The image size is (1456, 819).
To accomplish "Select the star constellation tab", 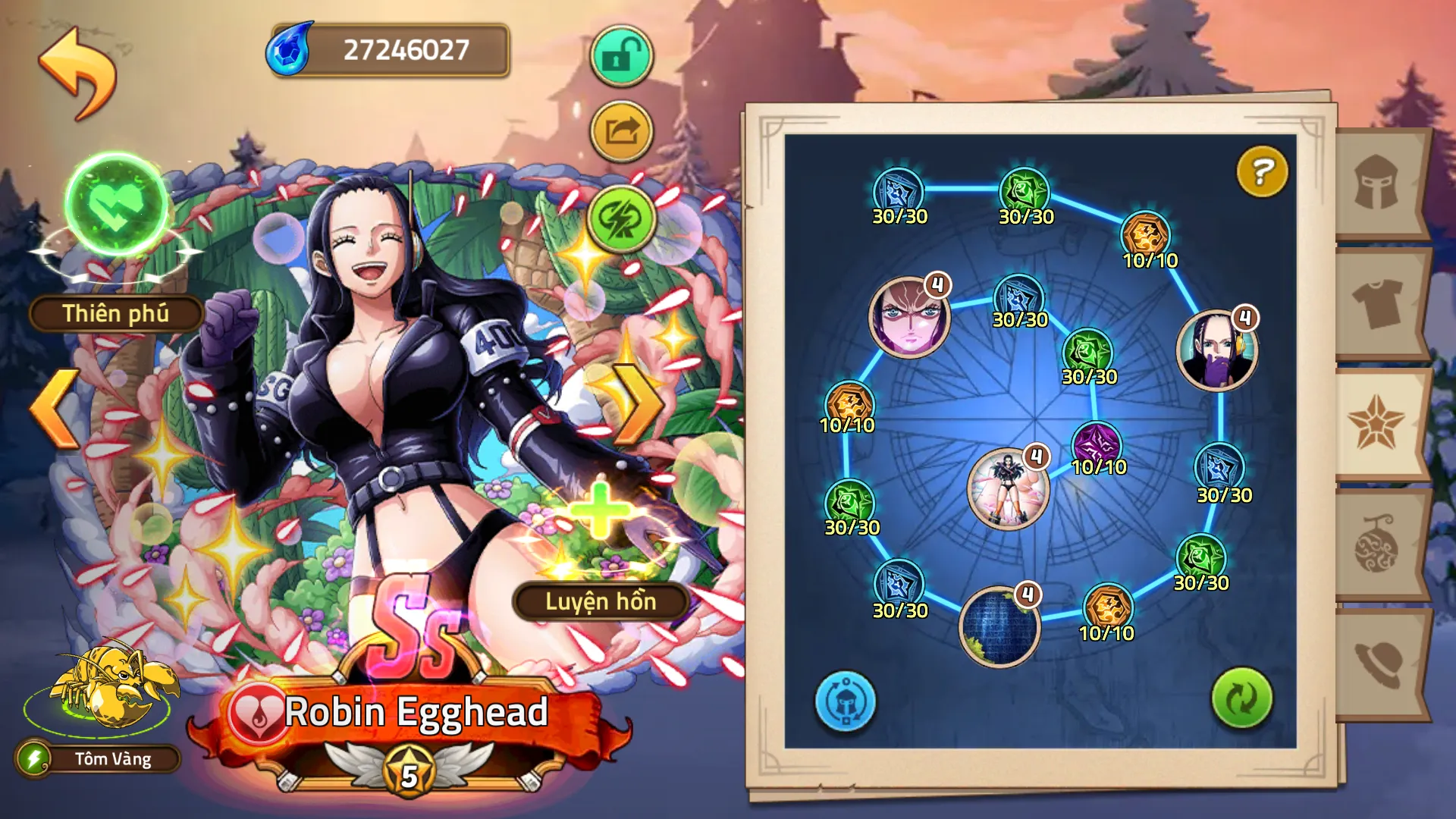I will coord(1377,423).
